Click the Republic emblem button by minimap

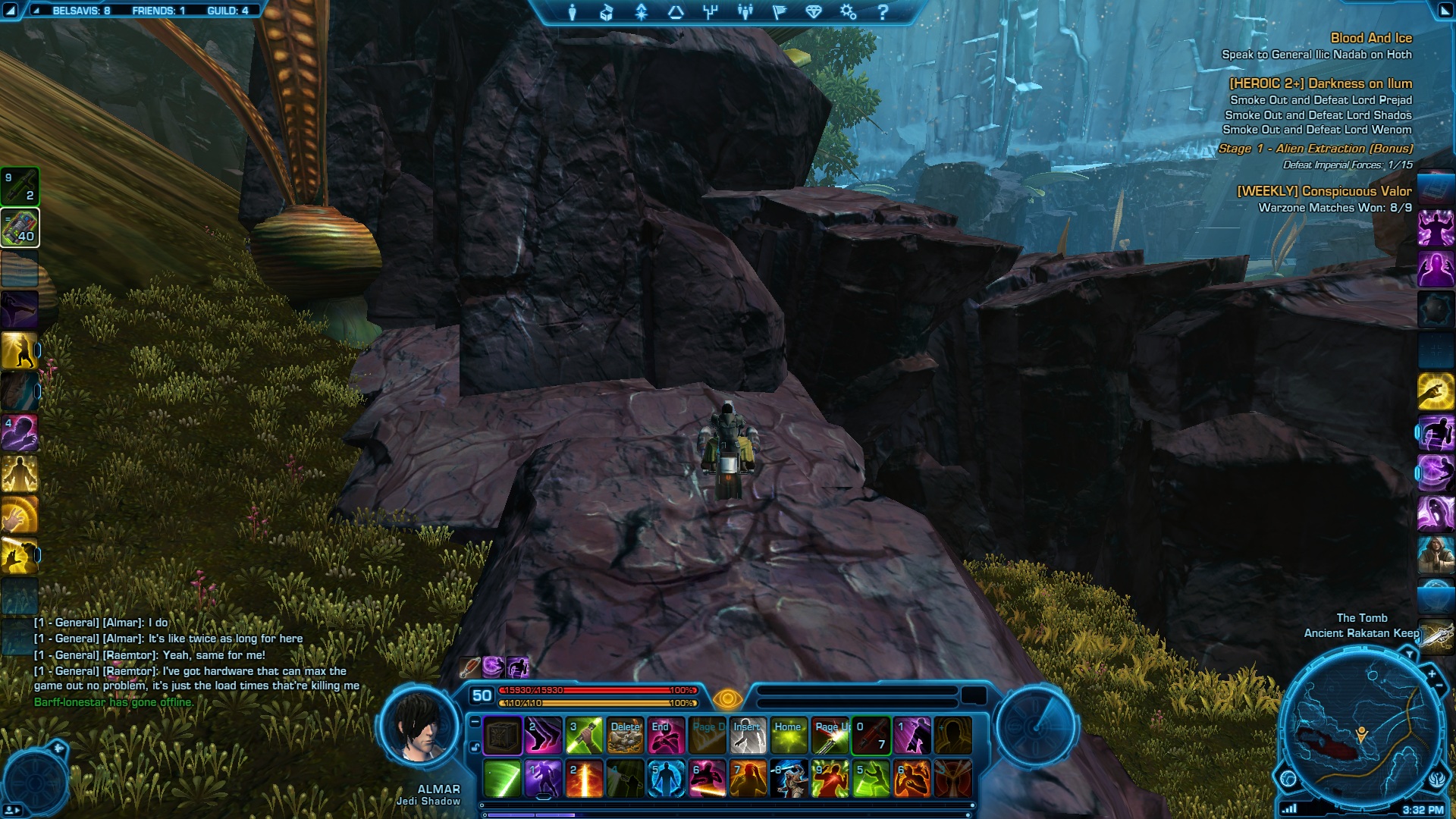pos(1437,778)
